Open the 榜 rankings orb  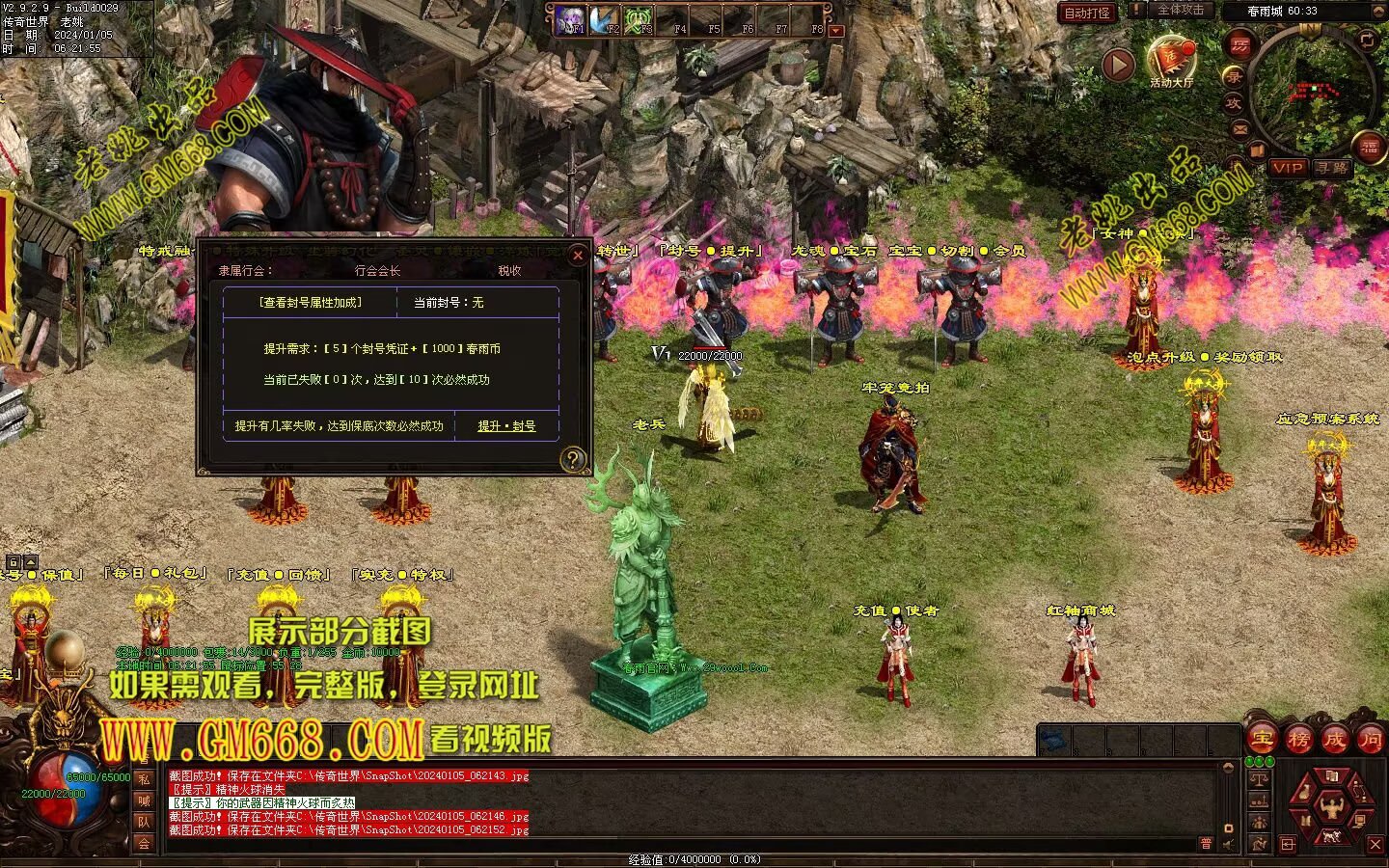(x=1298, y=740)
